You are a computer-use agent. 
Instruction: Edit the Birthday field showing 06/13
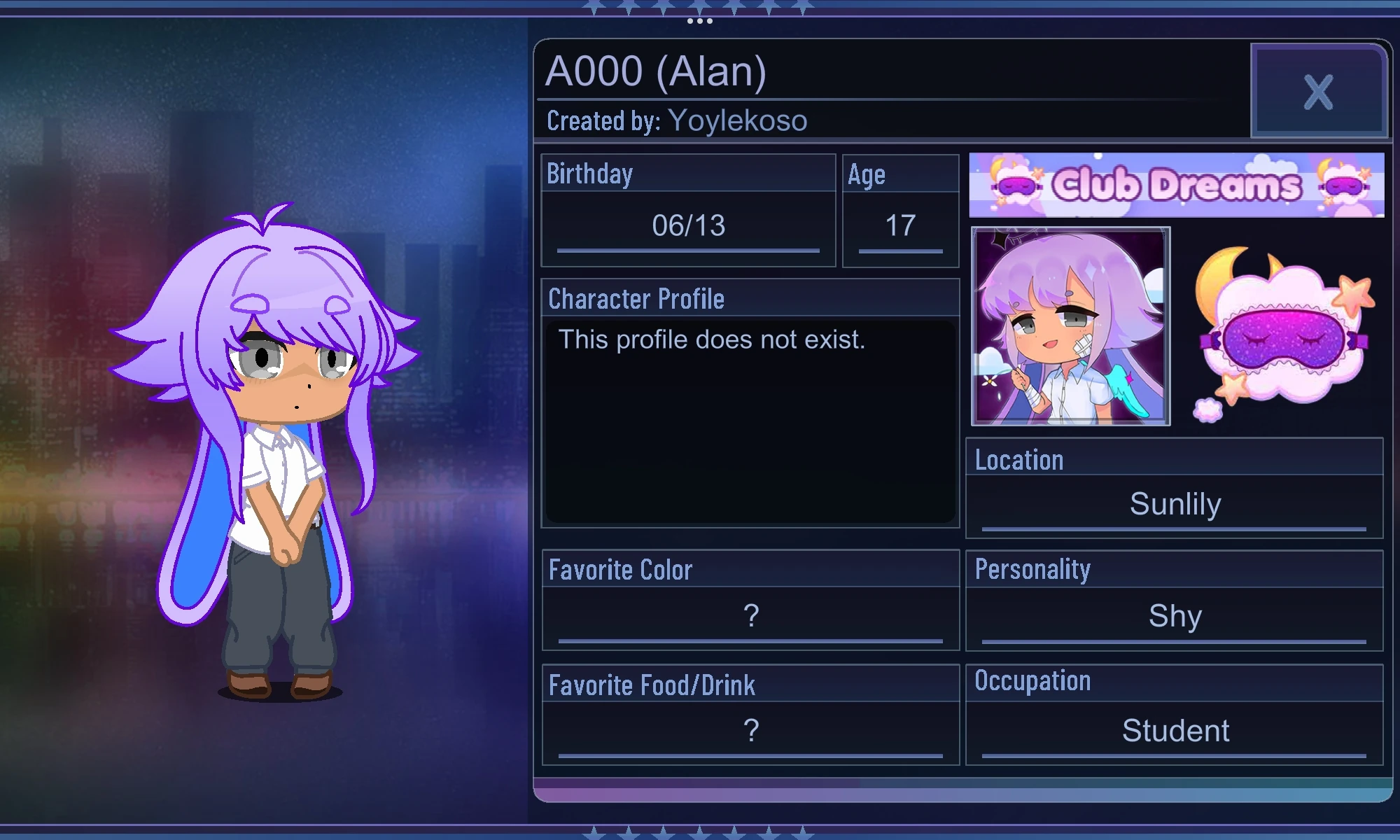tap(688, 225)
